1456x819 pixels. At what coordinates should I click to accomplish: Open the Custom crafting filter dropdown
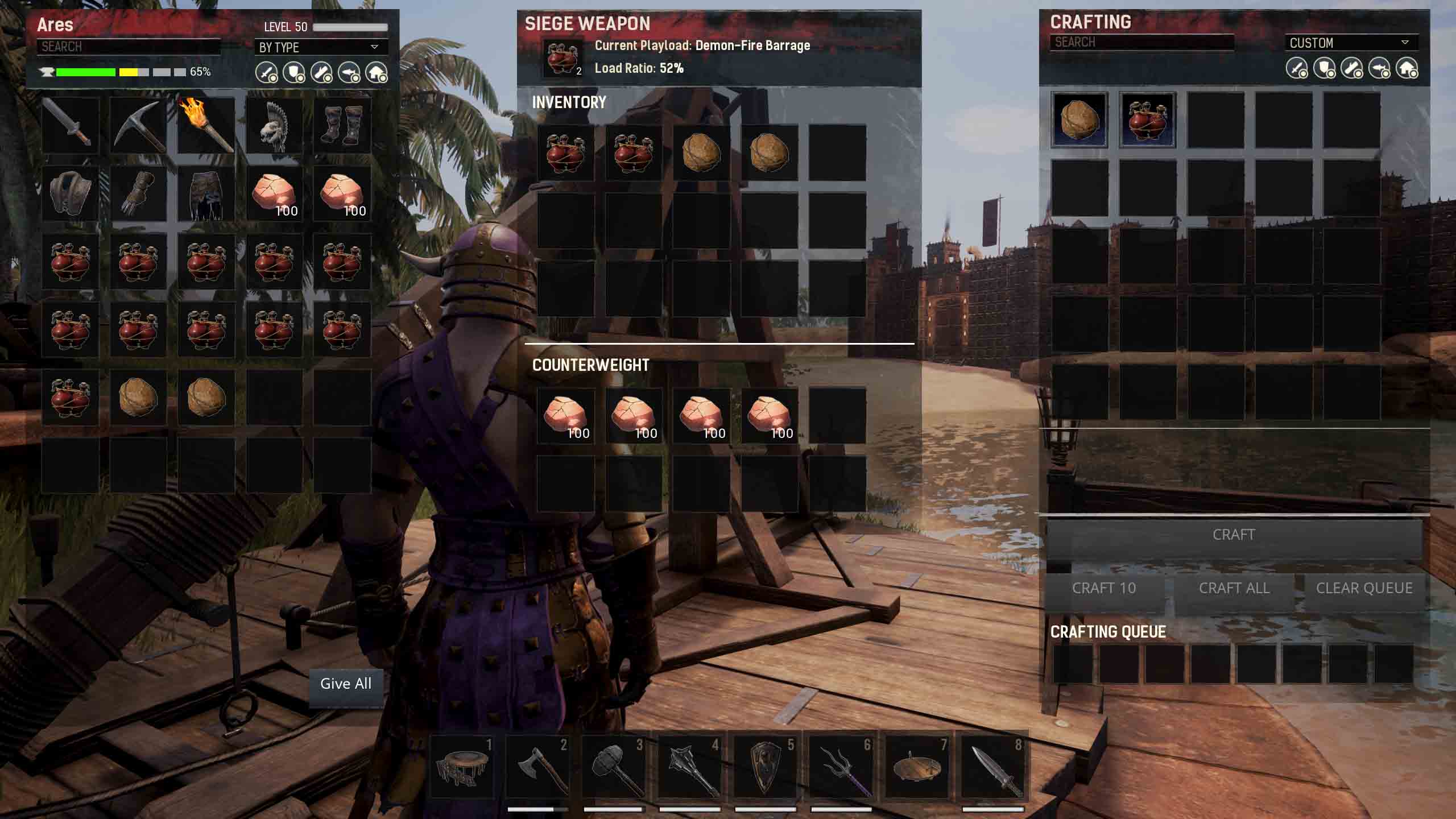[1350, 43]
